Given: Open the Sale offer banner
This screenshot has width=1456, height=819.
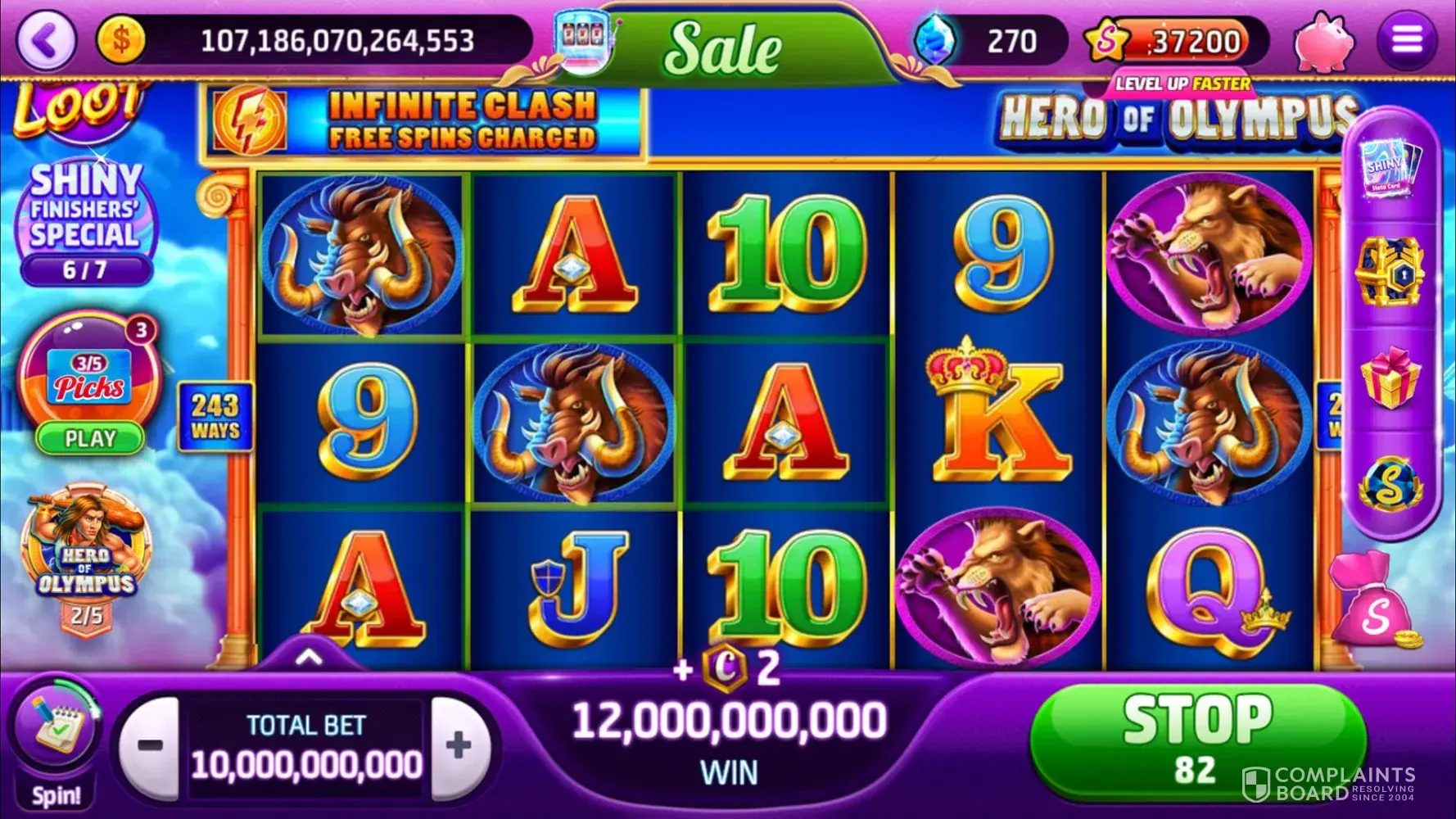Looking at the screenshot, I should (722, 48).
